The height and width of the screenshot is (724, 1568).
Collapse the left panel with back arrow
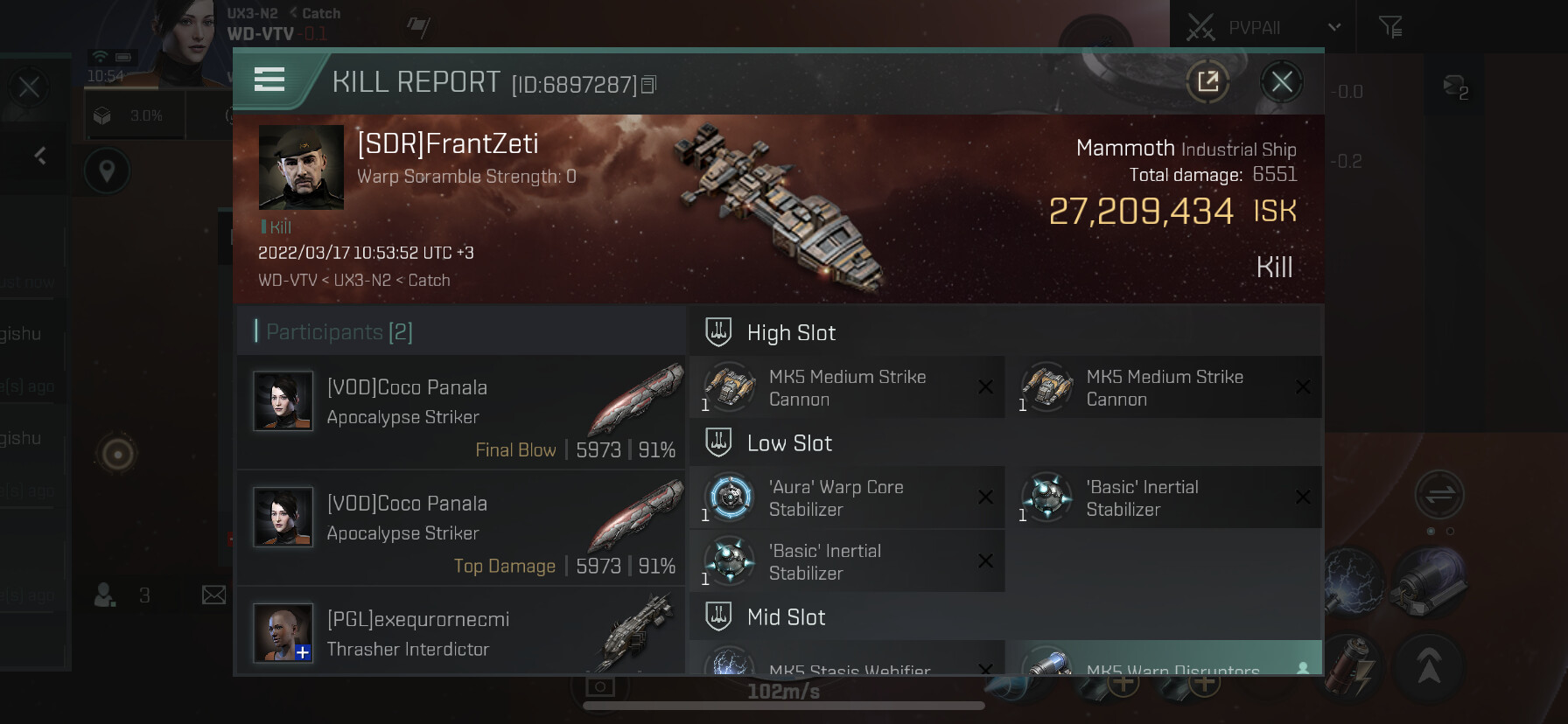click(x=40, y=156)
